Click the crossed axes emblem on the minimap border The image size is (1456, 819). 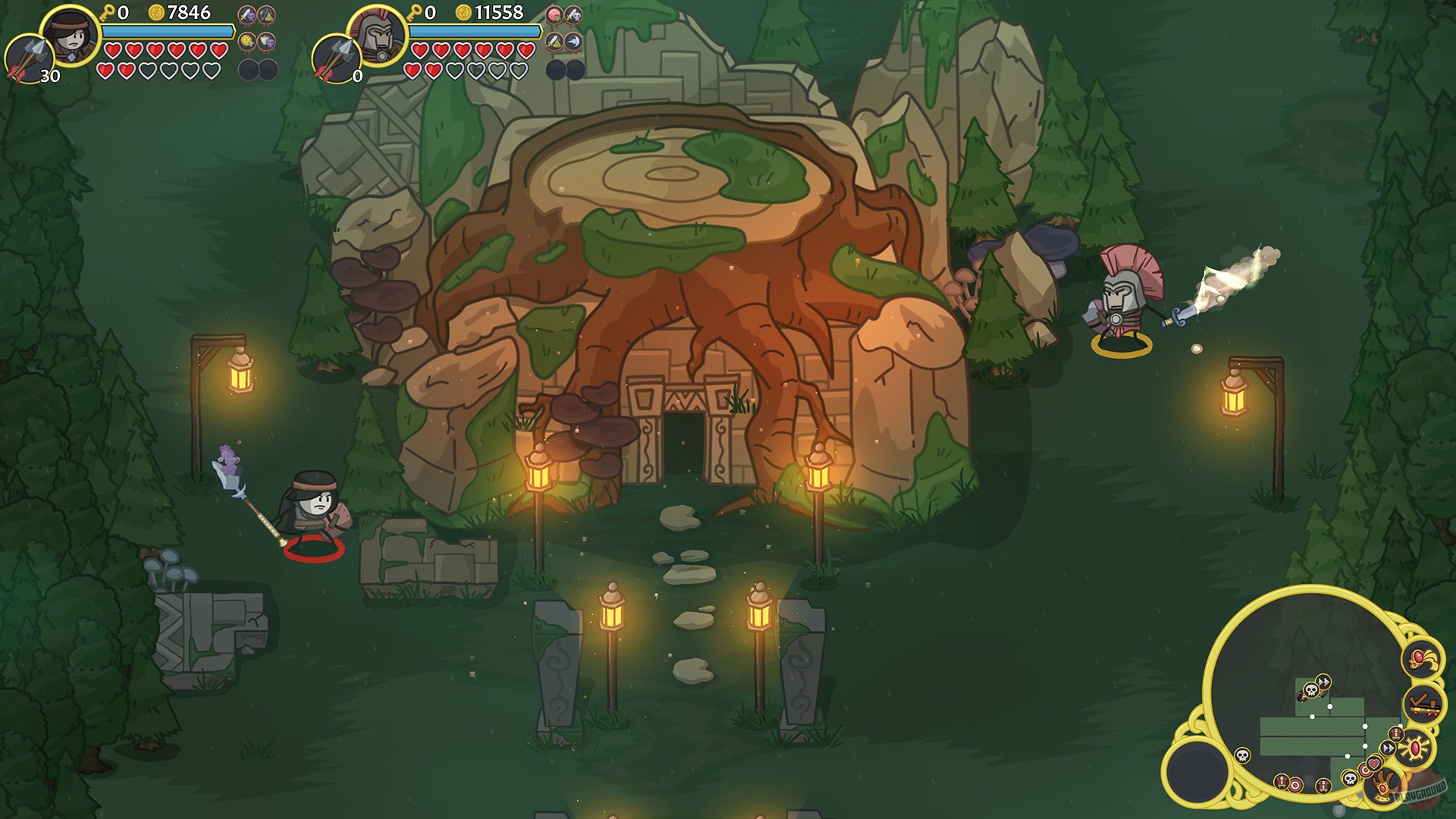tap(1424, 704)
